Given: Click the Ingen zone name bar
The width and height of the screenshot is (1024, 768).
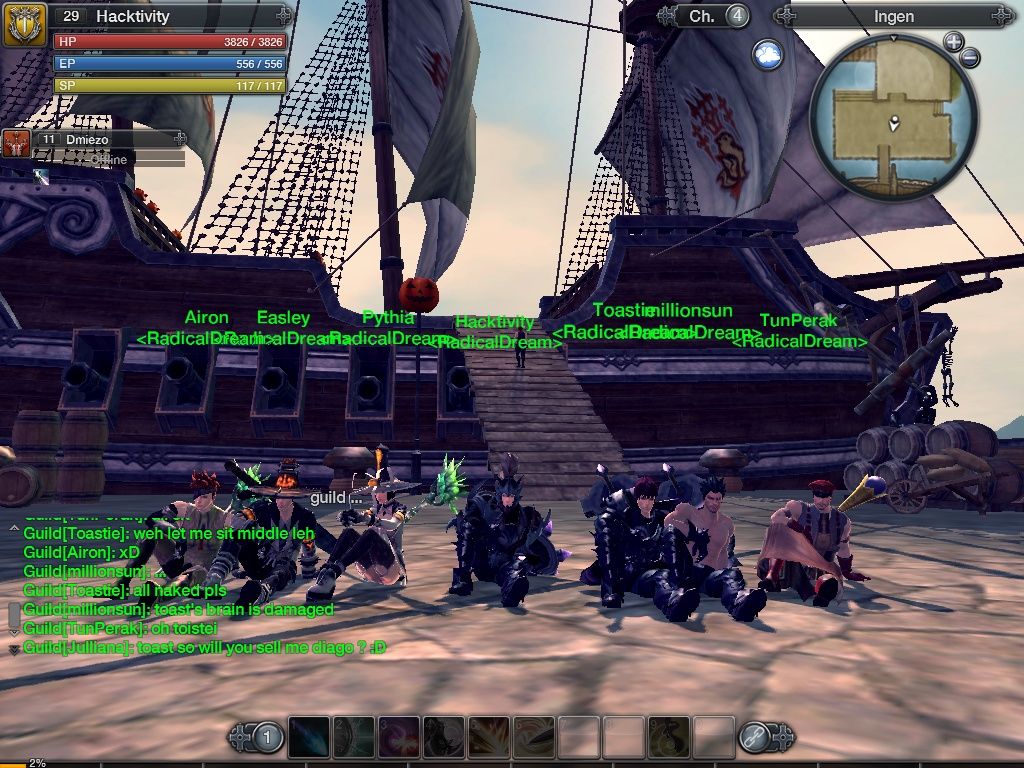Looking at the screenshot, I should pos(893,16).
